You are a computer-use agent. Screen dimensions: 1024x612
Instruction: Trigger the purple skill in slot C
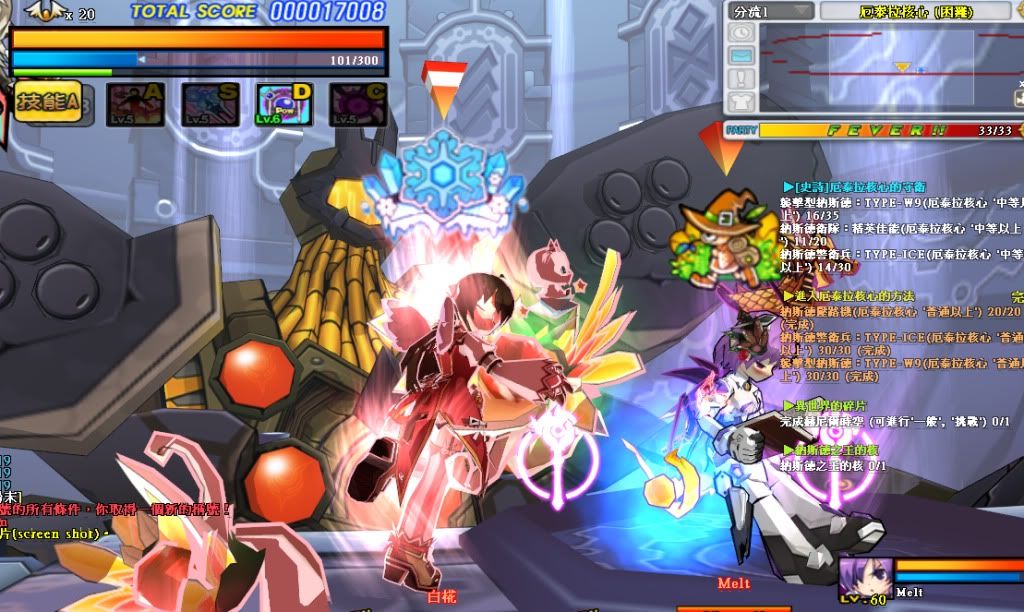[358, 104]
